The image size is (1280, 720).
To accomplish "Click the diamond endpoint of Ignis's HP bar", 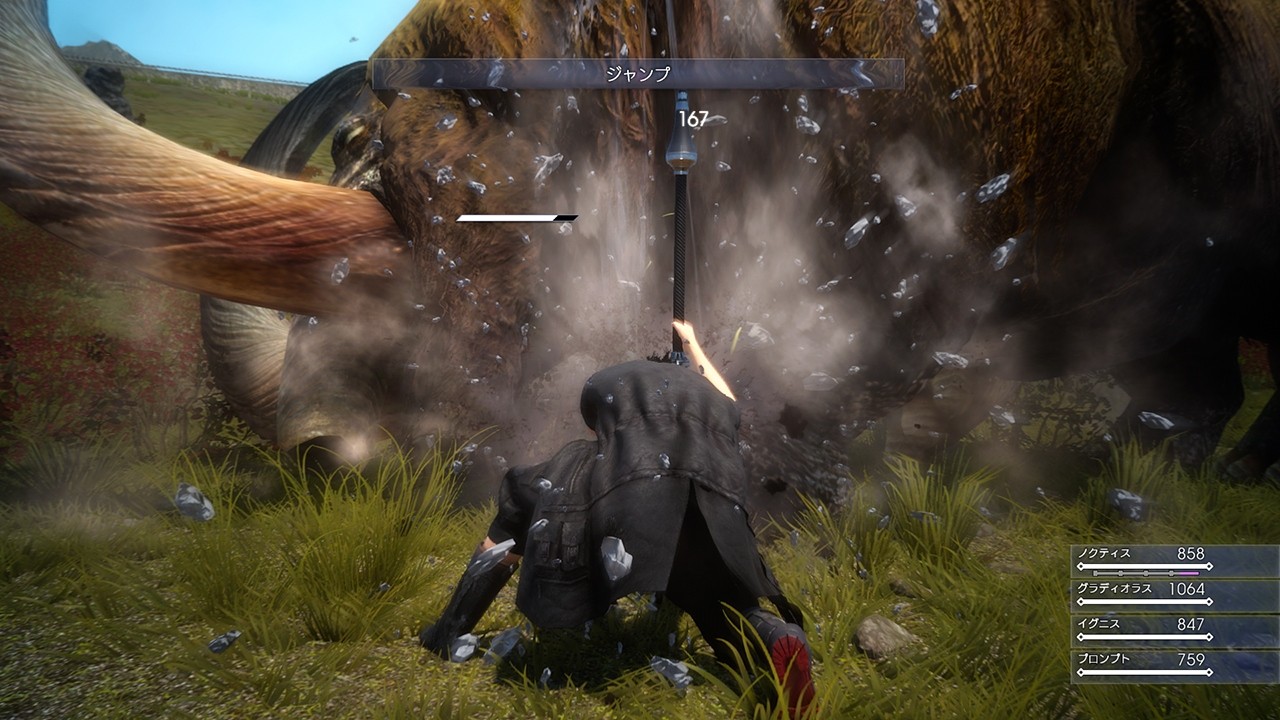I will click(x=1209, y=637).
